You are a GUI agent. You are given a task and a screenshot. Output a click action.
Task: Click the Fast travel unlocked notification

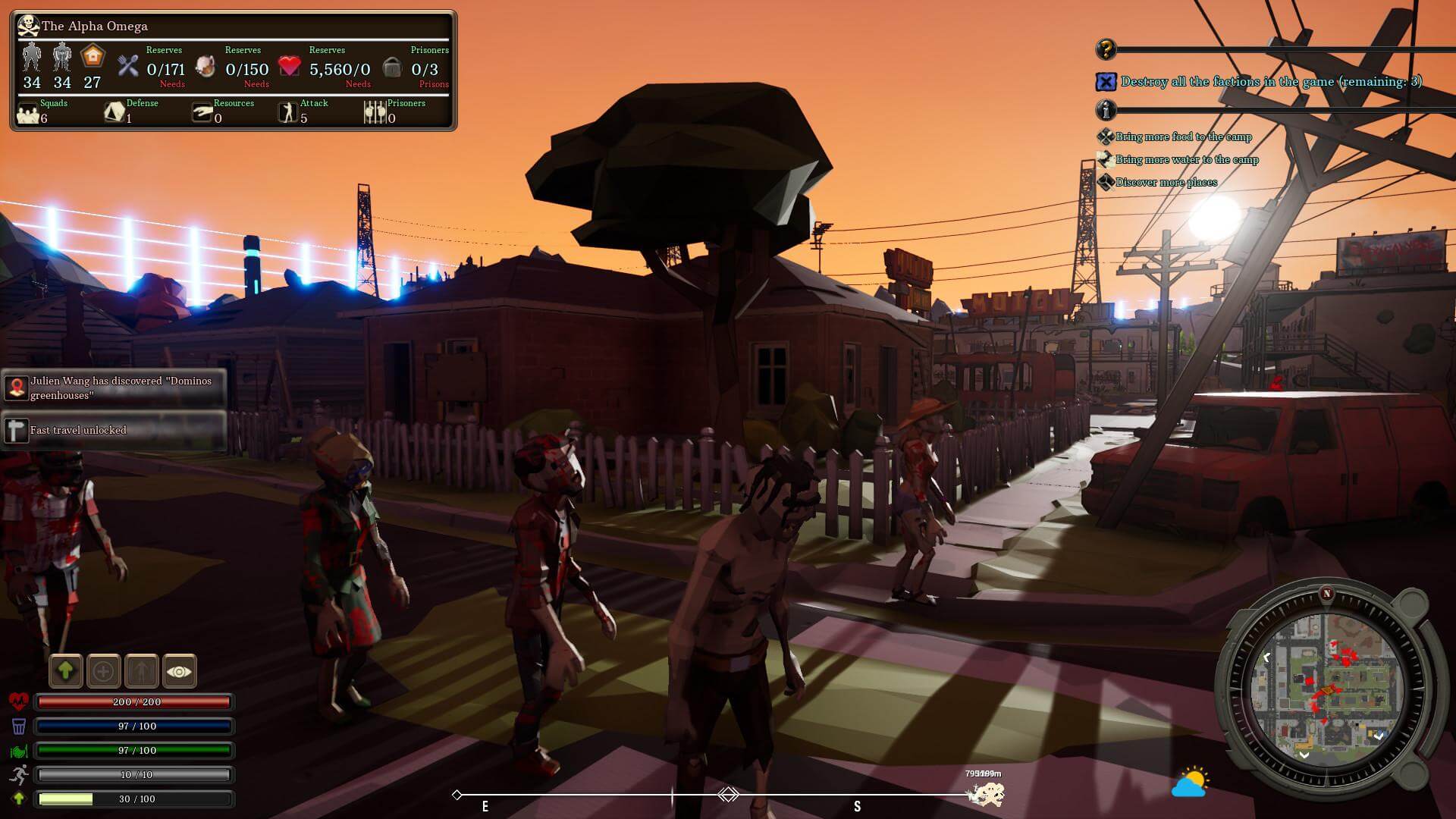(114, 430)
